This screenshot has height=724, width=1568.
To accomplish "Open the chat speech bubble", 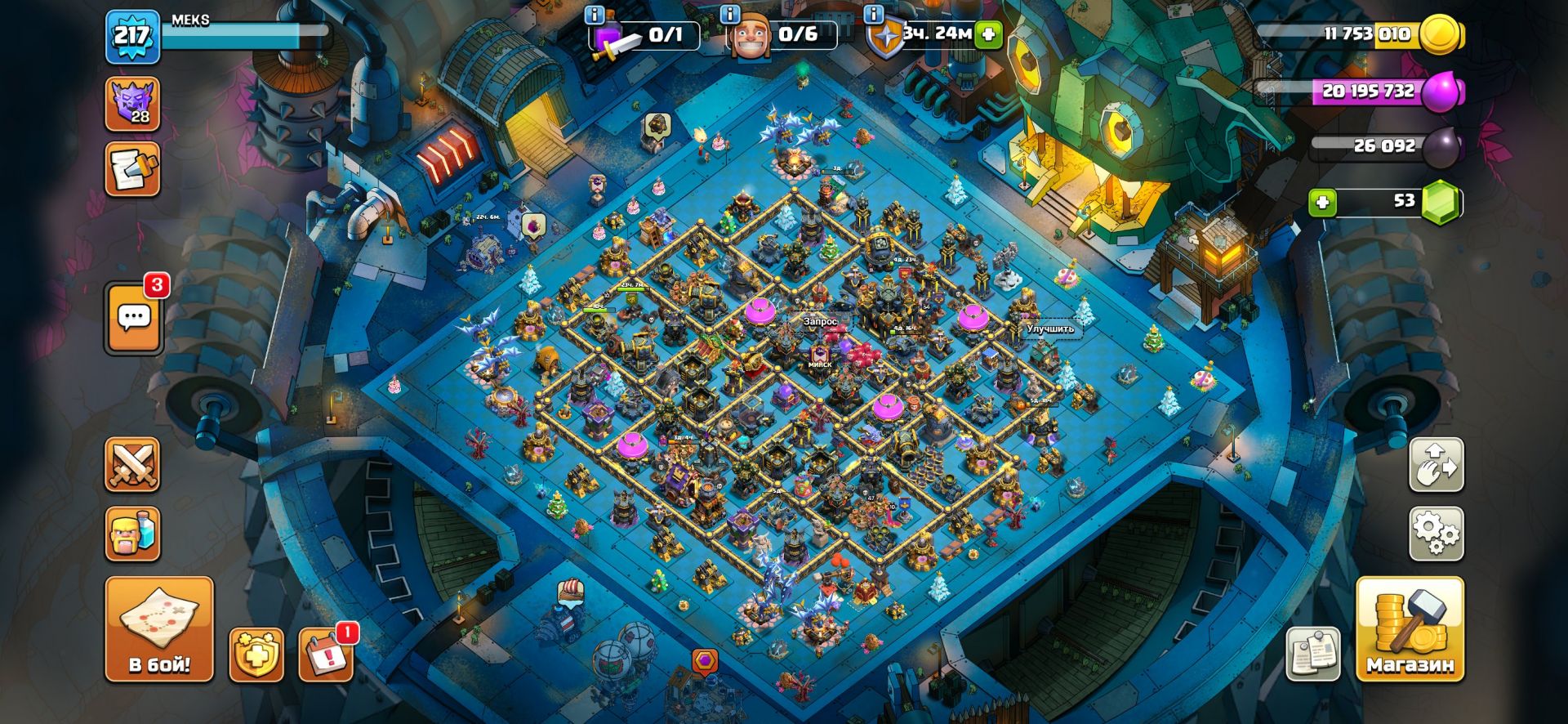I will pos(134,318).
